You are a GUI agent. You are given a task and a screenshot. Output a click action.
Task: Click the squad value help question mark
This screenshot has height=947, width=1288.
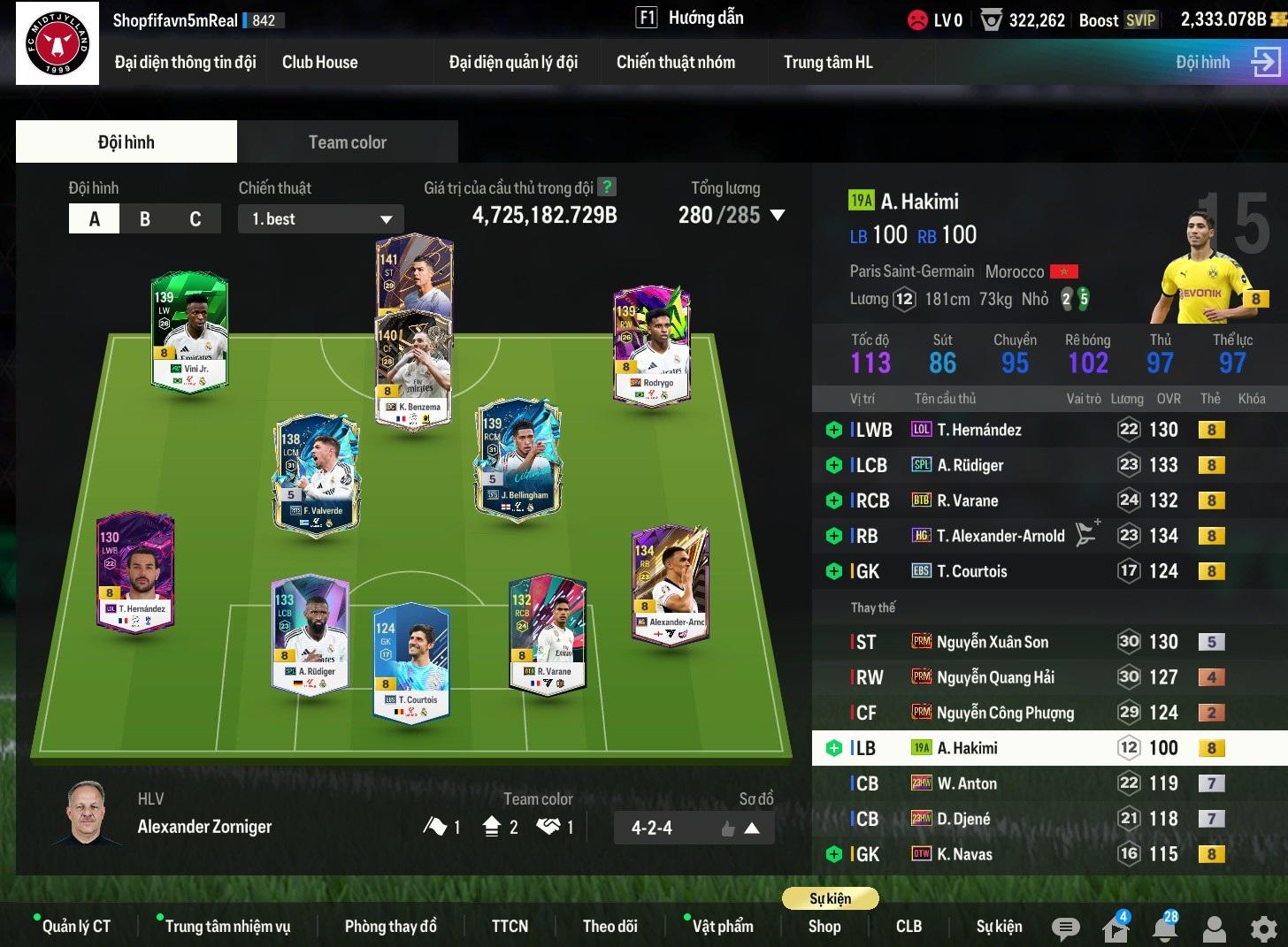pos(606,187)
